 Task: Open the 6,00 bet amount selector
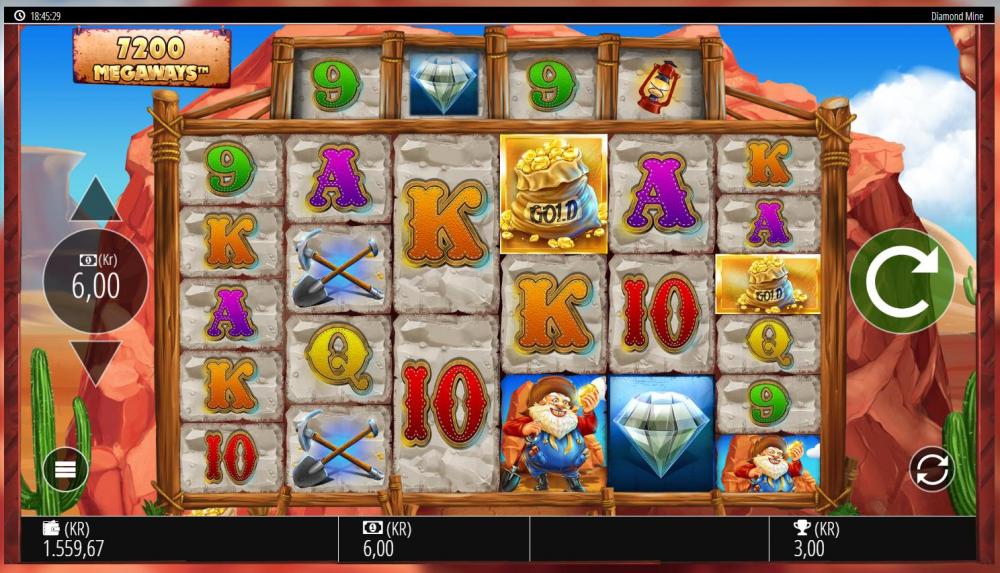point(96,281)
